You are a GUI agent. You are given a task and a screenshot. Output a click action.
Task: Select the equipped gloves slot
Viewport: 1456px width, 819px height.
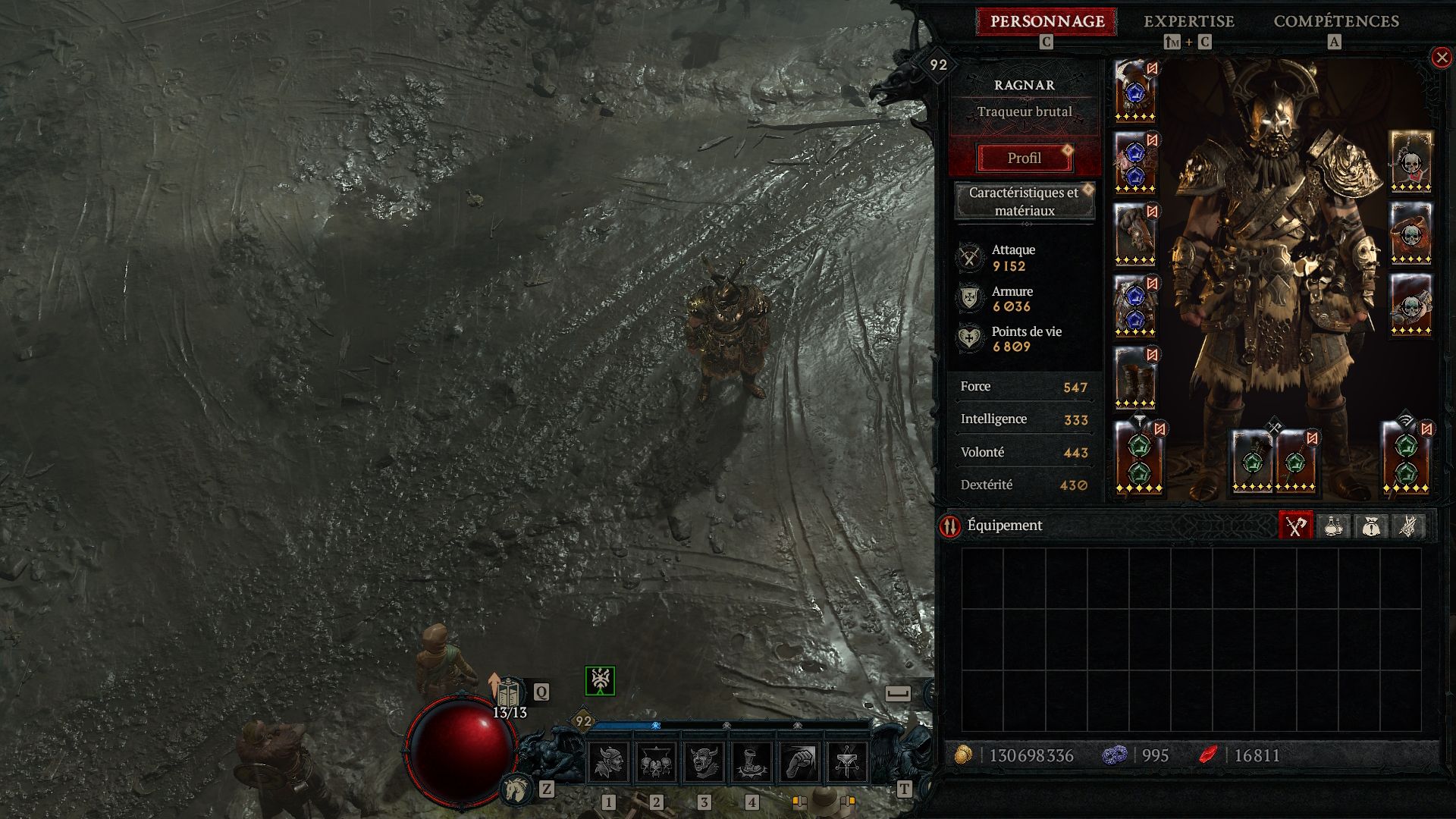pyautogui.click(x=1135, y=234)
